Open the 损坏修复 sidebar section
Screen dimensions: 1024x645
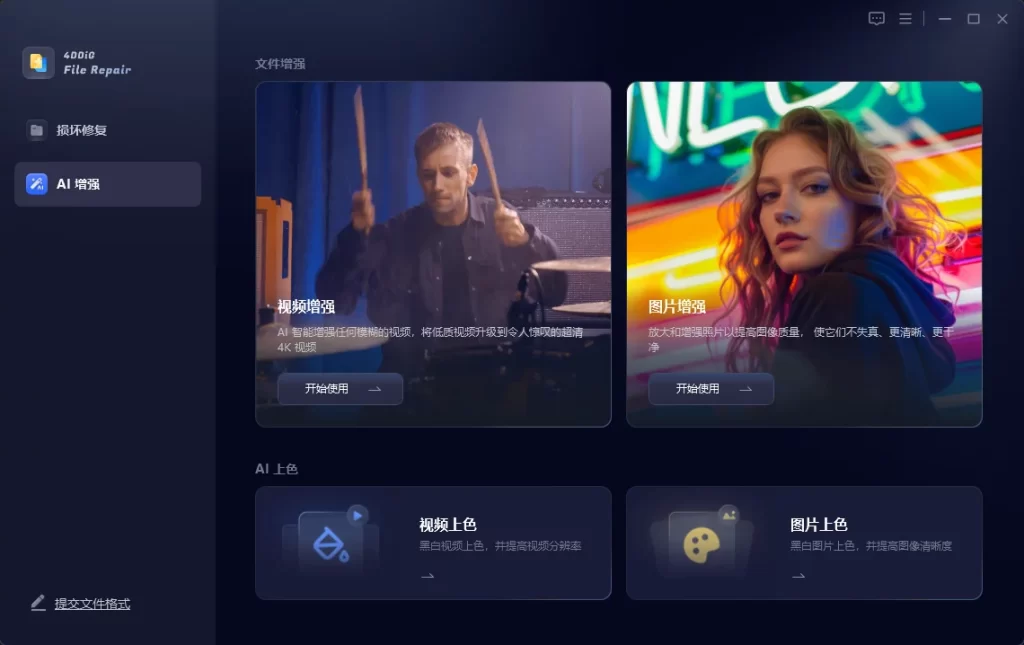(82, 130)
